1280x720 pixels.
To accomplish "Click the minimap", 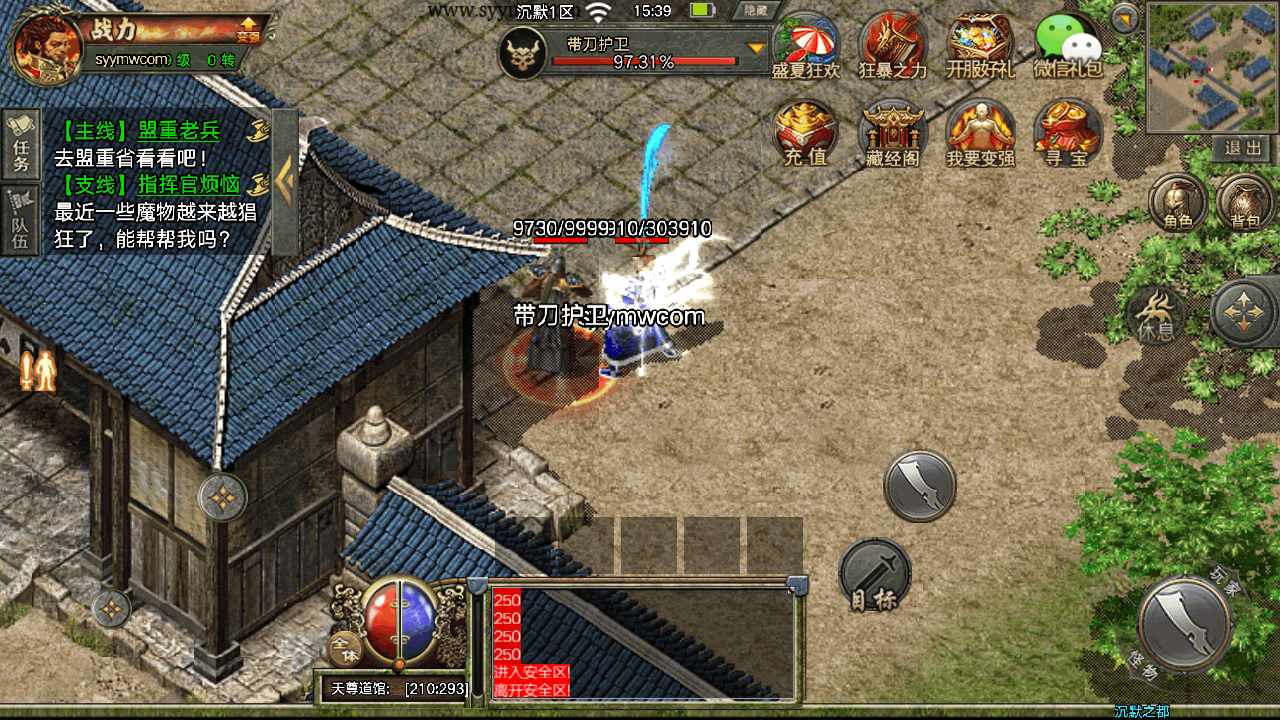I will coord(1209,67).
